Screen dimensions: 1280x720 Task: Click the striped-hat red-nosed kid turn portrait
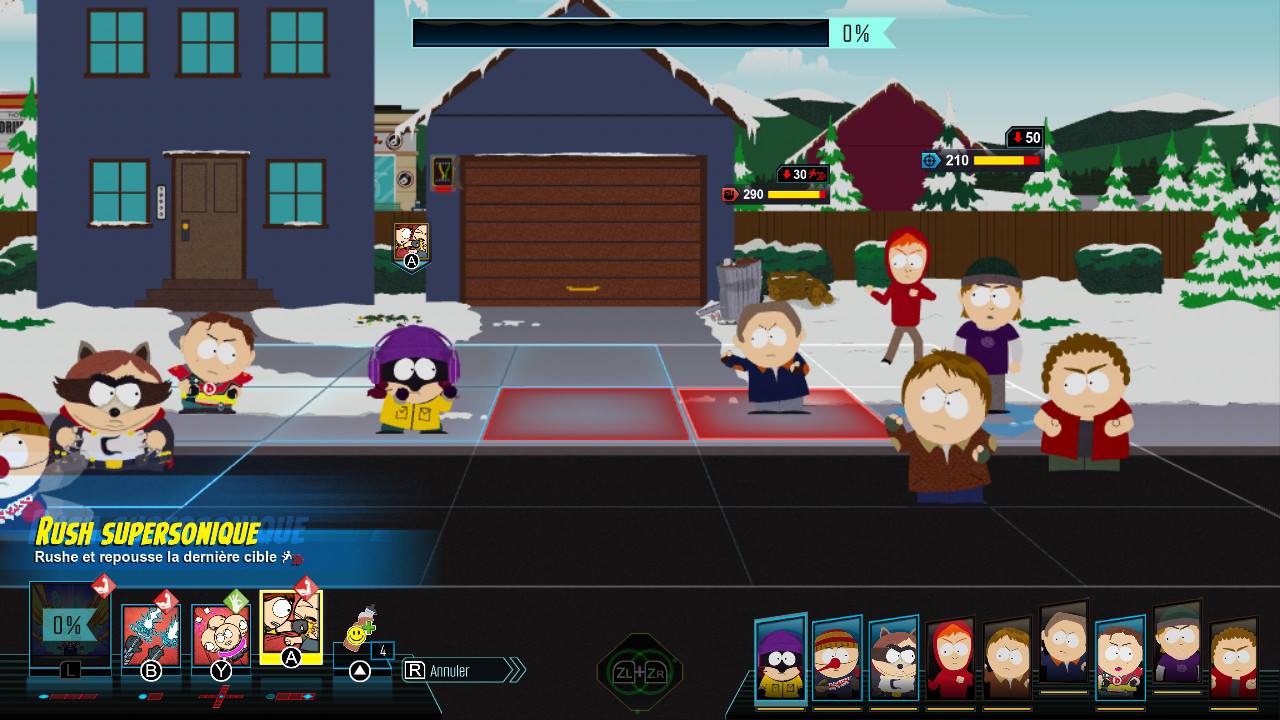837,662
